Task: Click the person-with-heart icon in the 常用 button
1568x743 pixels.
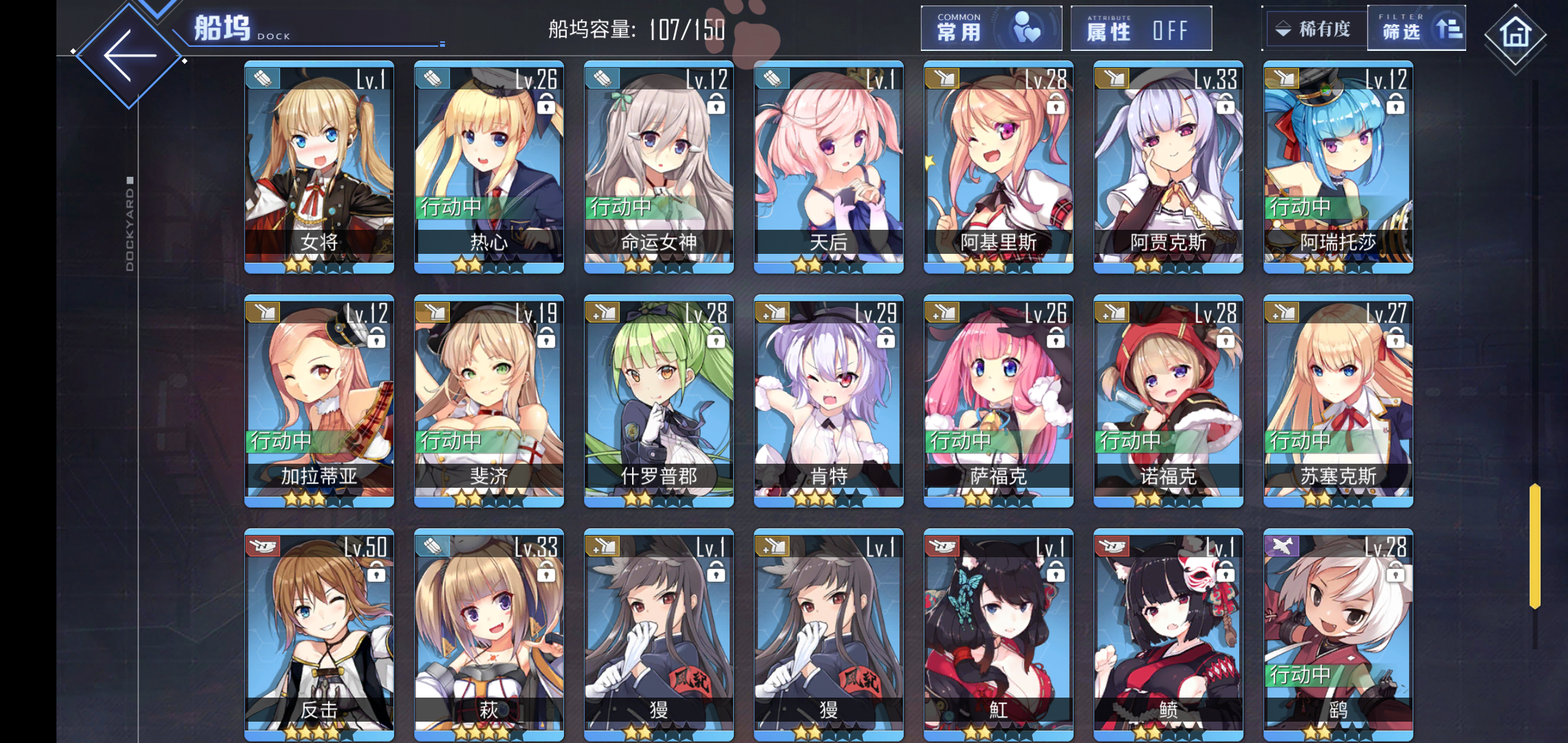Action: pyautogui.click(x=1027, y=28)
